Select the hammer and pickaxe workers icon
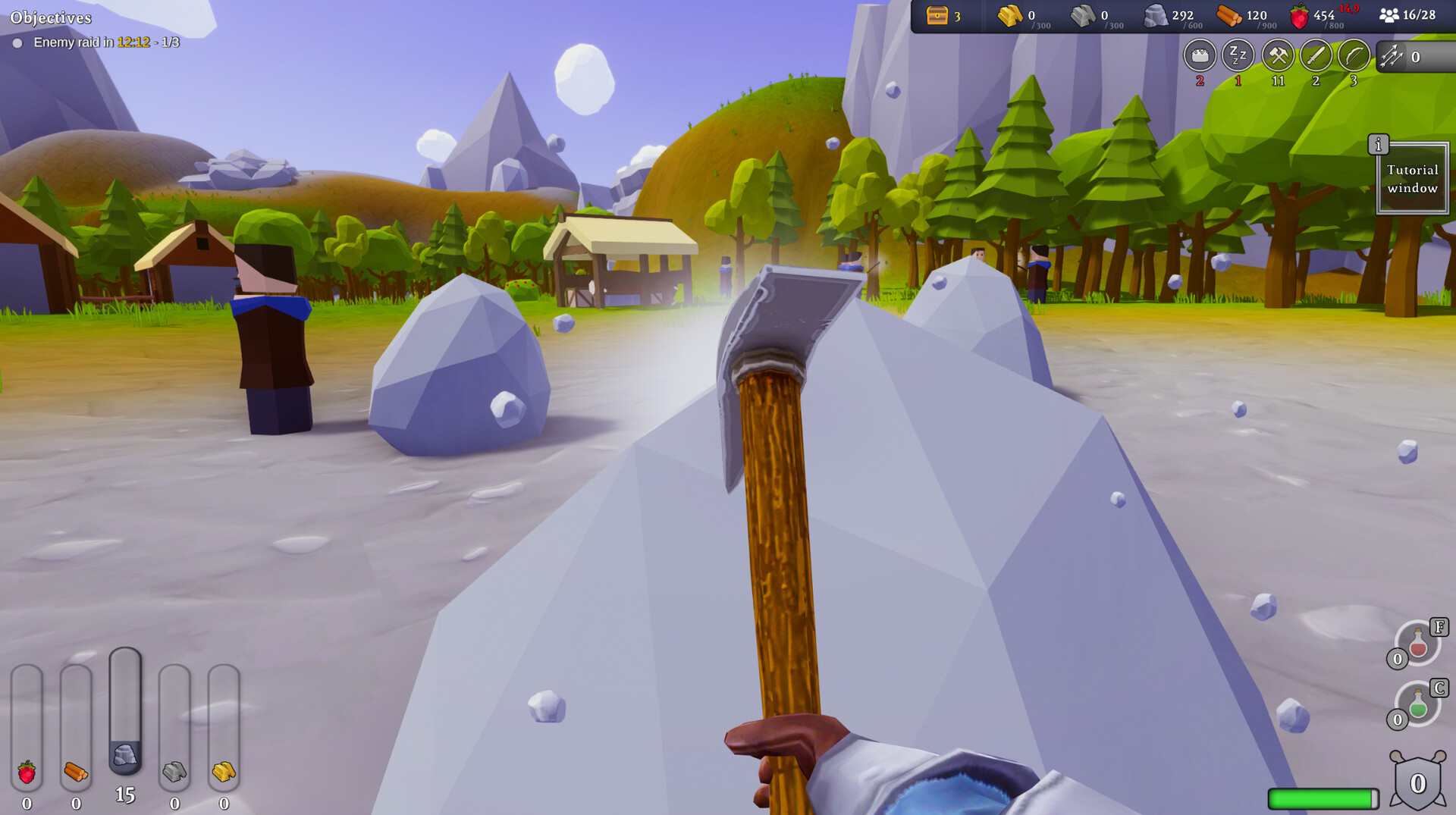The image size is (1456, 815). coord(1277,57)
